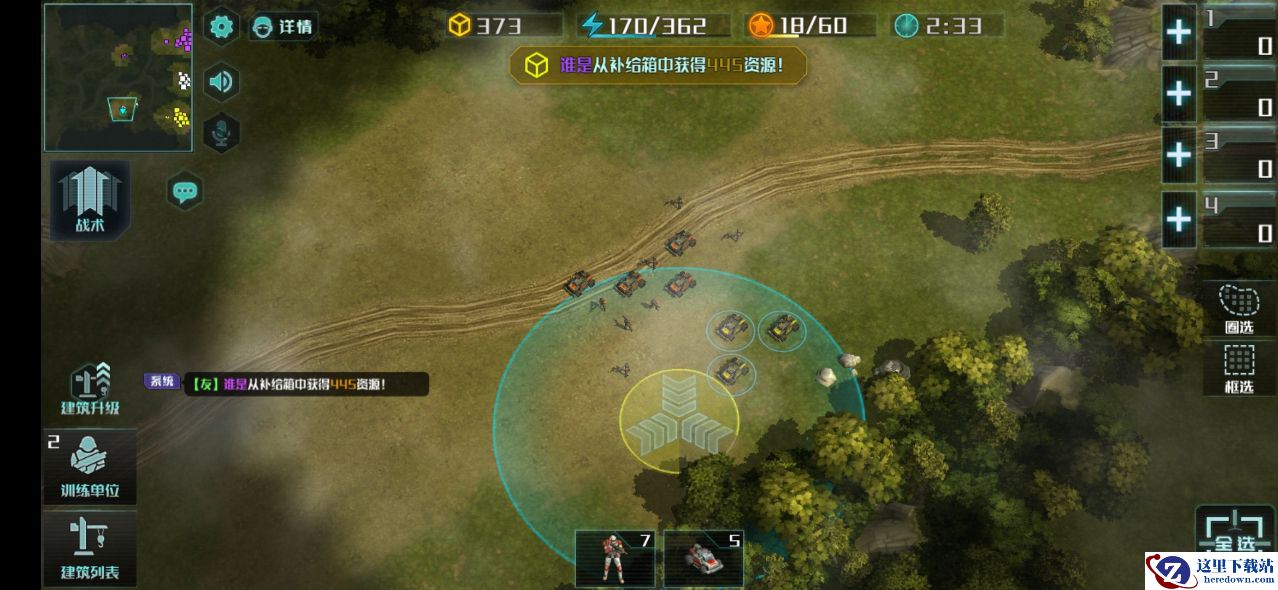Select the vehicle unit group
This screenshot has width=1278, height=590.
704,558
